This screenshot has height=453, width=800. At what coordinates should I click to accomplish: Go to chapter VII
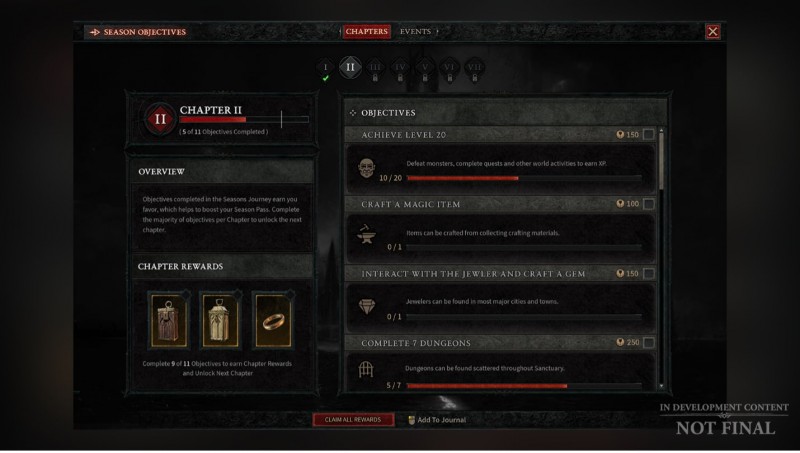[x=475, y=68]
